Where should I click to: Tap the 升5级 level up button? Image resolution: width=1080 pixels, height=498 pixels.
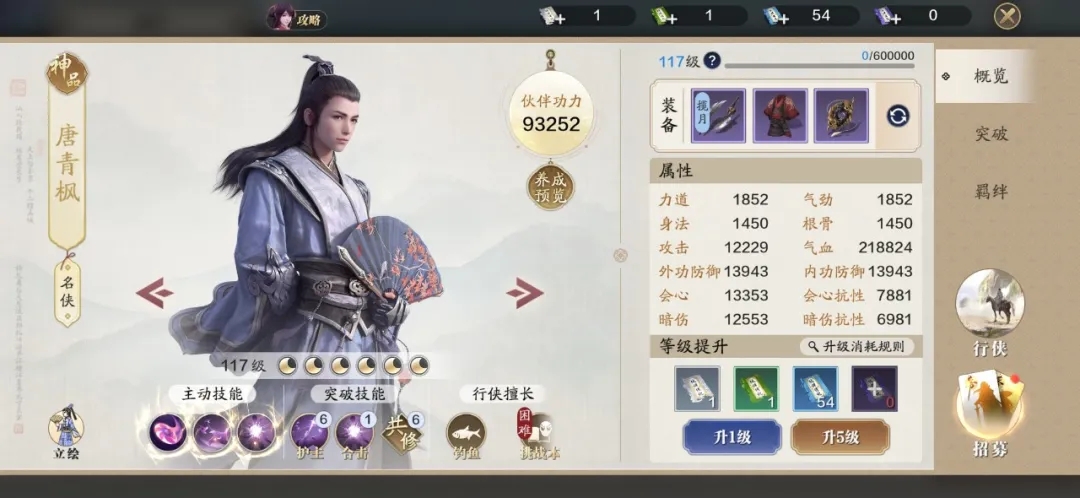tap(840, 437)
